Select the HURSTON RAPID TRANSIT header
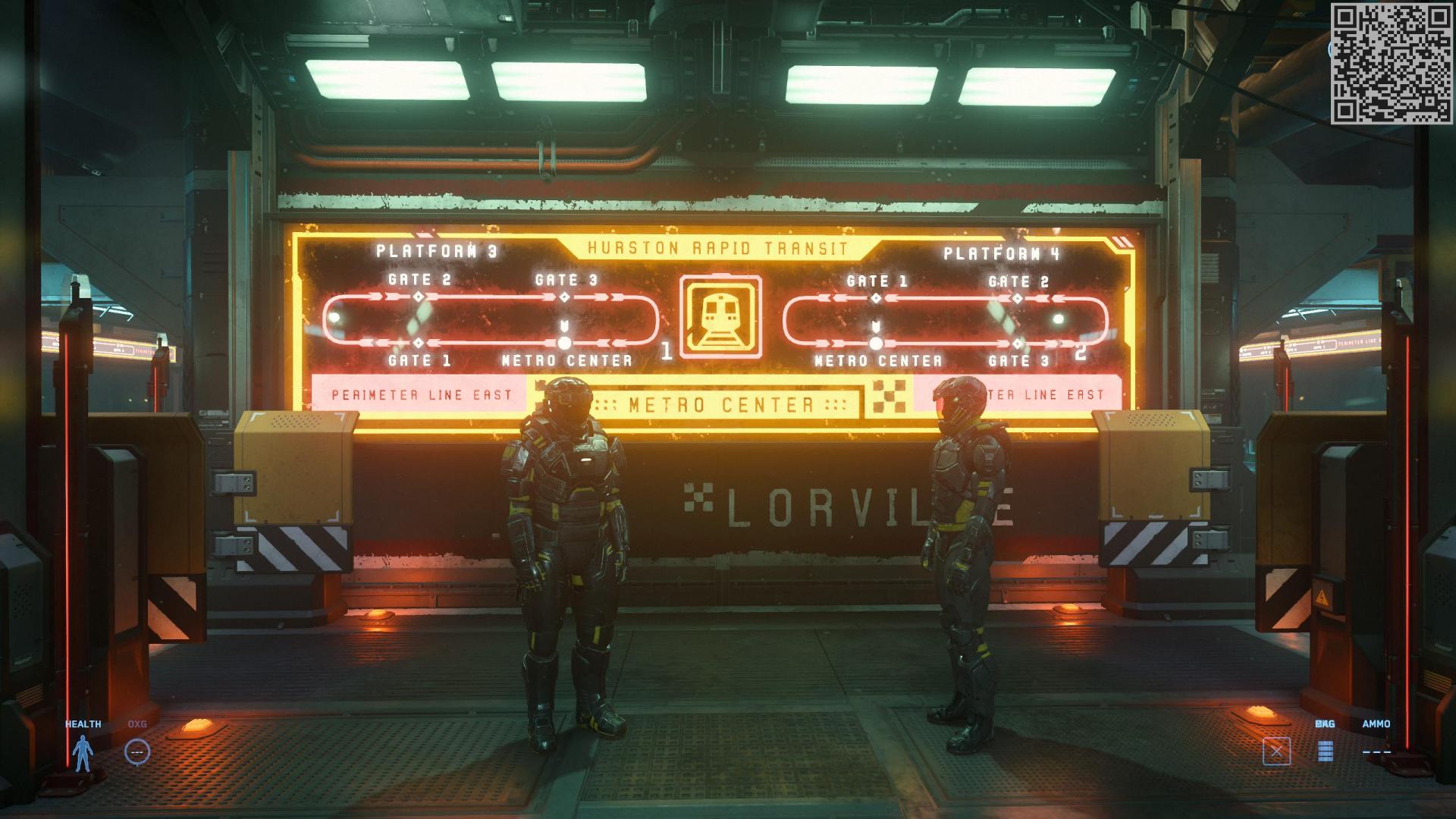 tap(719, 246)
